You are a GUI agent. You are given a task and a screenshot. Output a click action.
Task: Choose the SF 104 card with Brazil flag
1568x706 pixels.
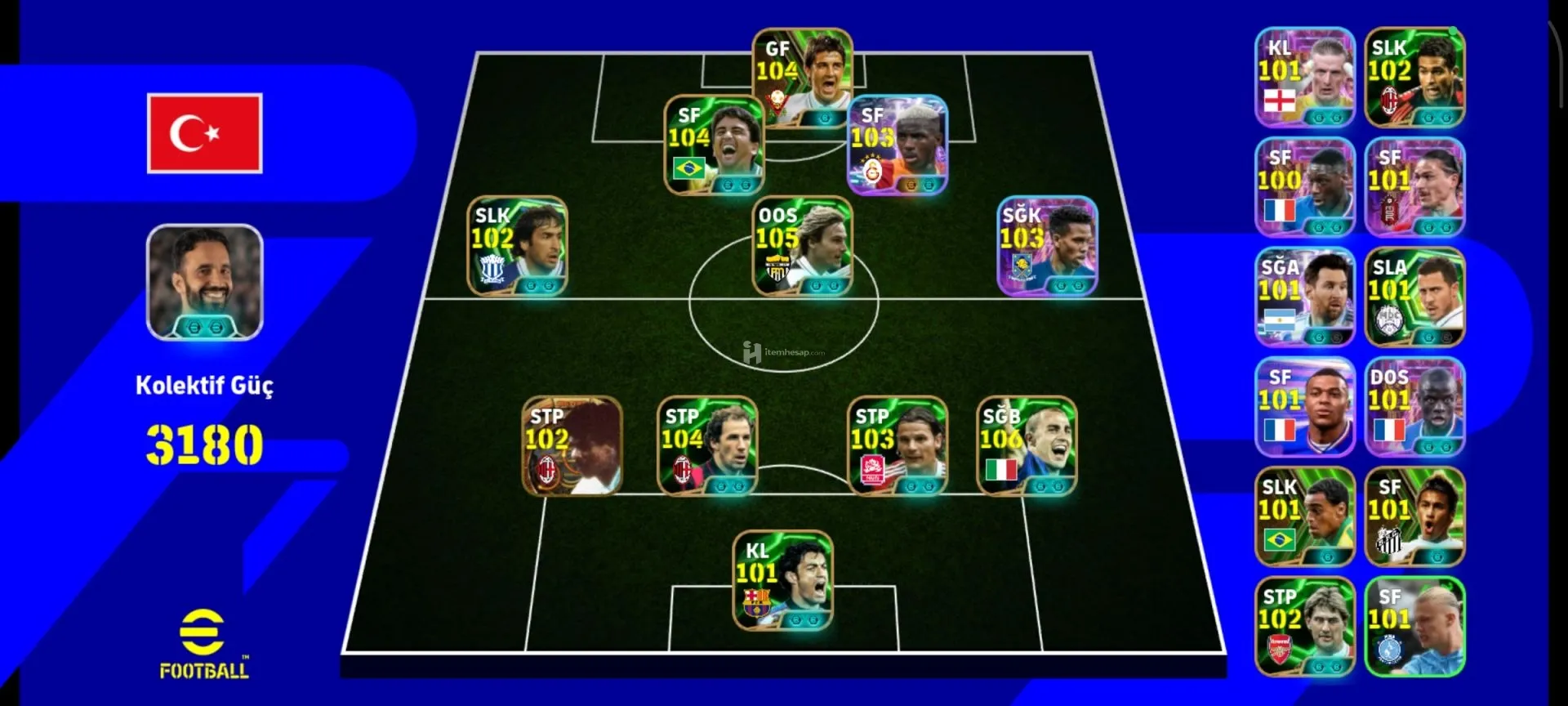[x=714, y=145]
